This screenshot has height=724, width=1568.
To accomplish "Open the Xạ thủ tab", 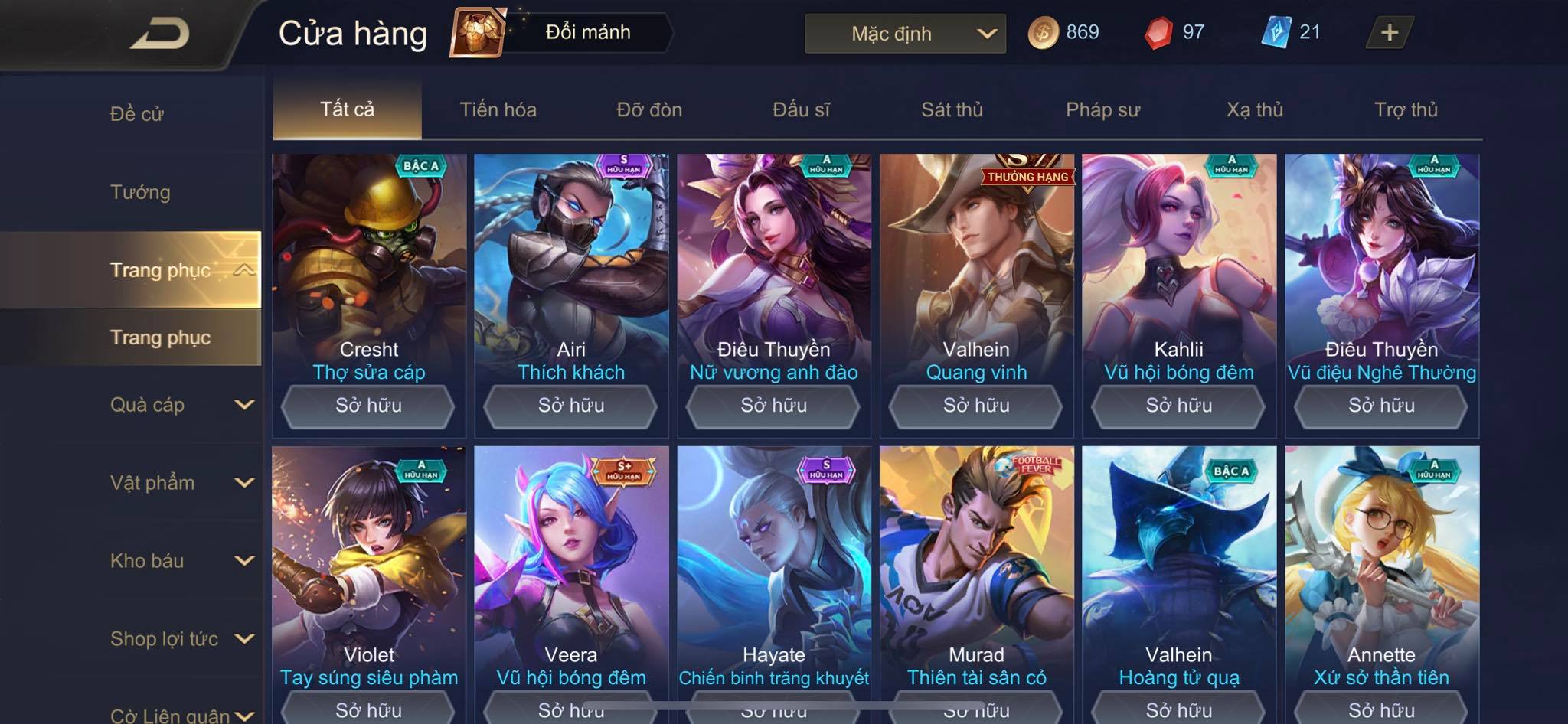I will click(x=1254, y=109).
